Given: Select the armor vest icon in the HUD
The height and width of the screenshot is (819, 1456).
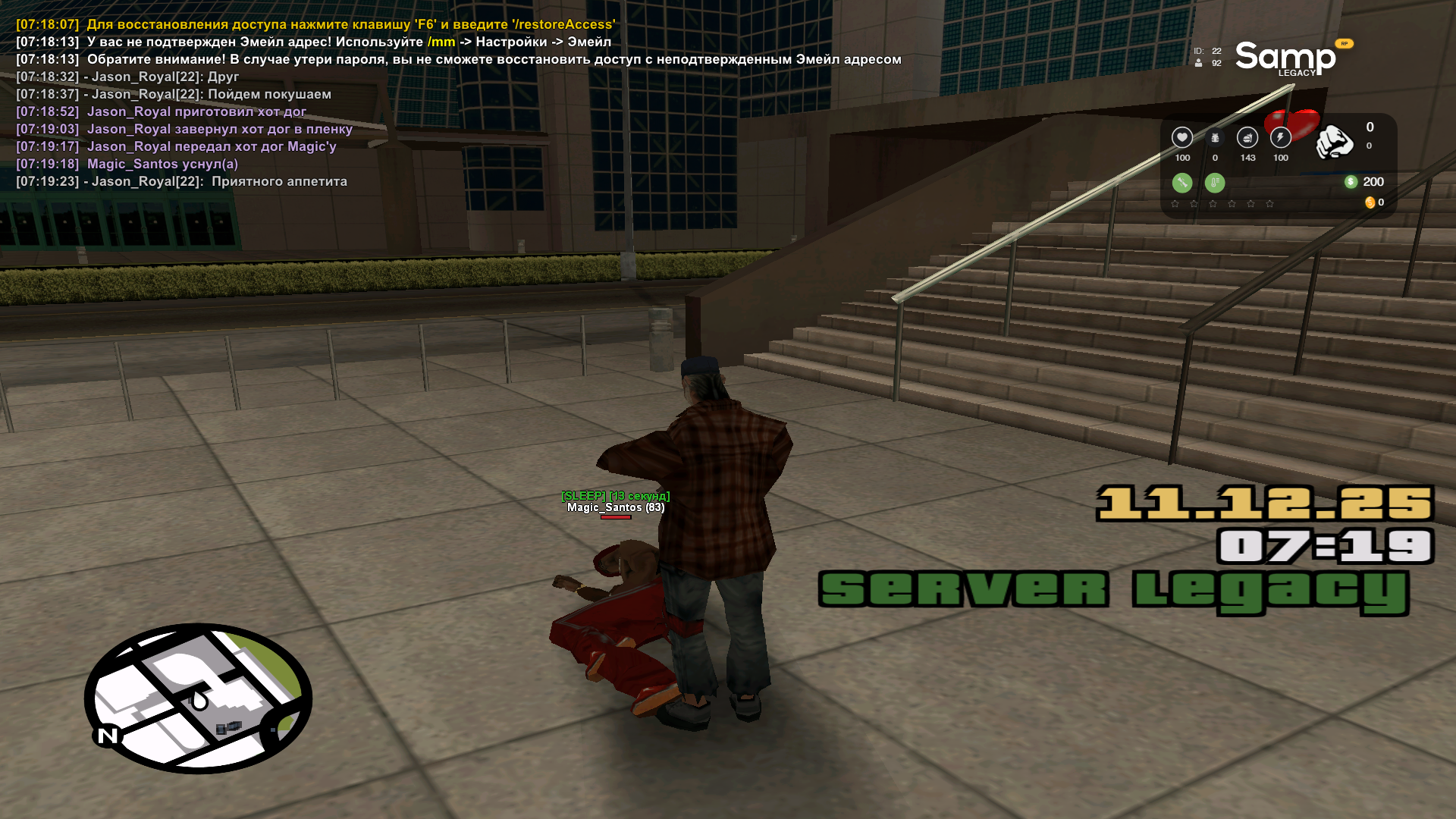Looking at the screenshot, I should tap(1215, 138).
